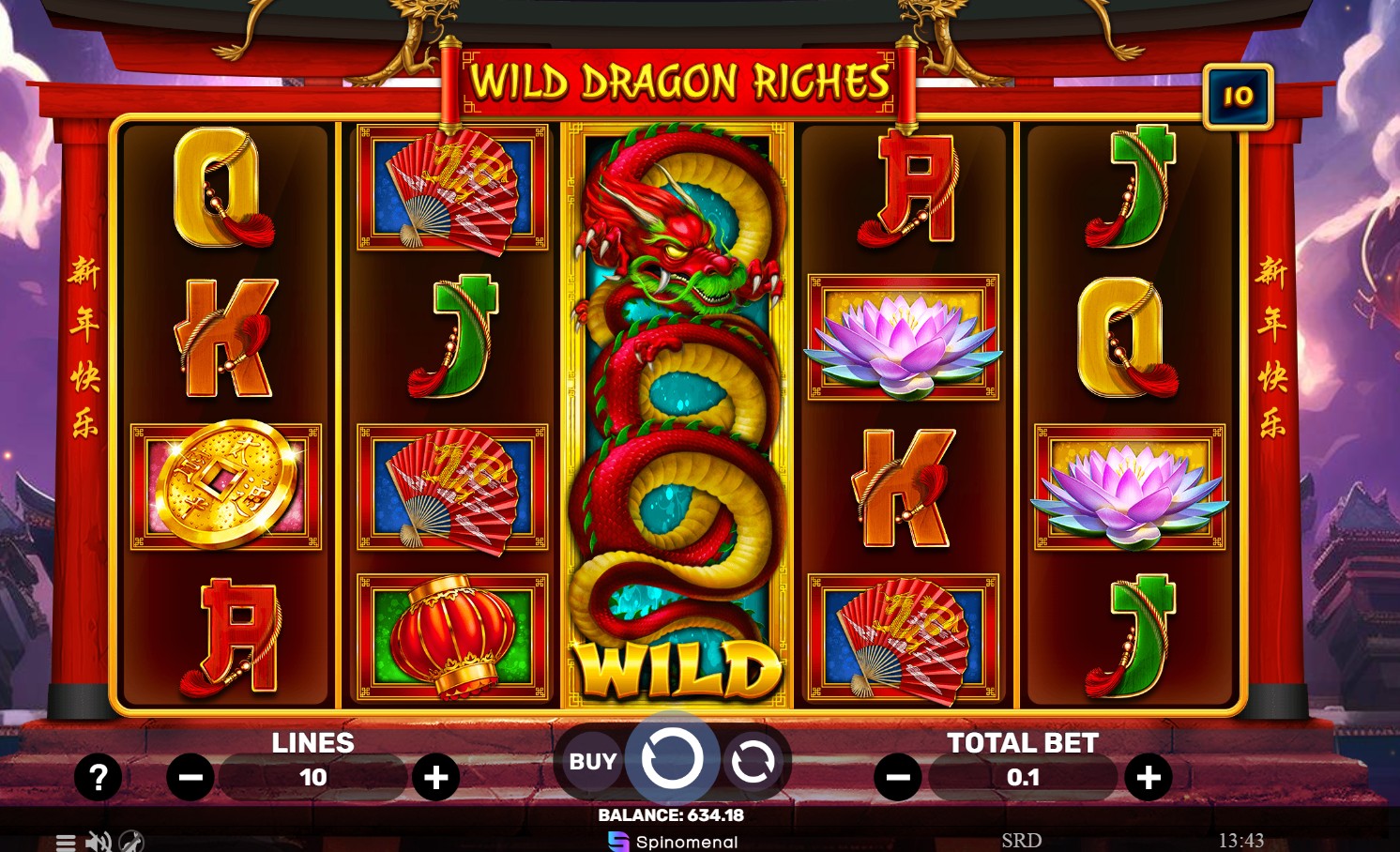Screen dimensions: 1400x852
Task: Decrease lines with the minus button
Action: (191, 777)
